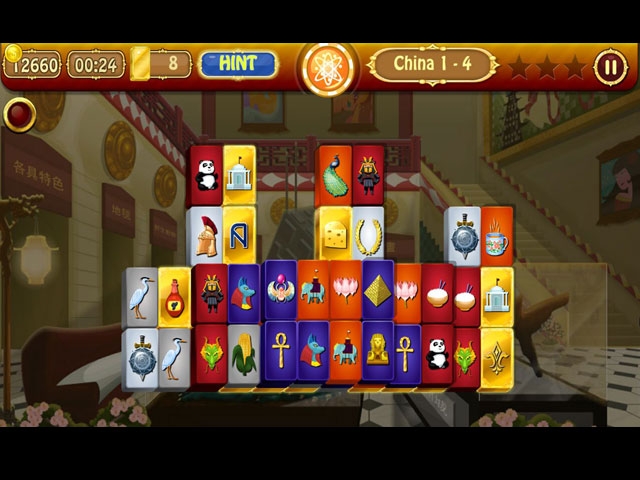The height and width of the screenshot is (480, 640).
Task: Select the red potion bottle tile
Action: coord(174,296)
